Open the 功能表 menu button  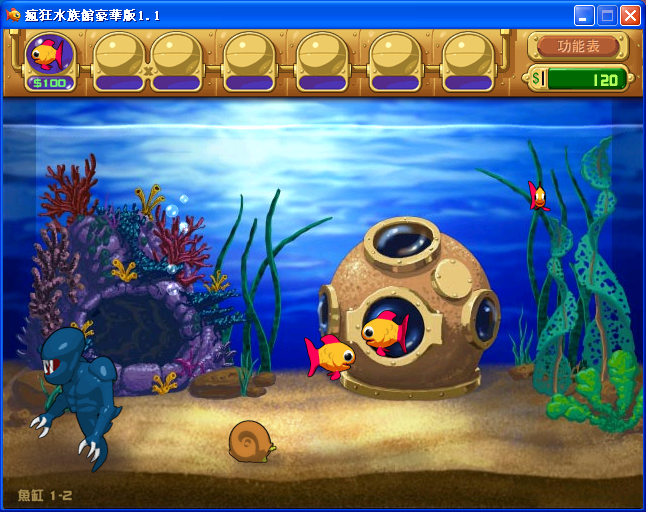(x=579, y=46)
